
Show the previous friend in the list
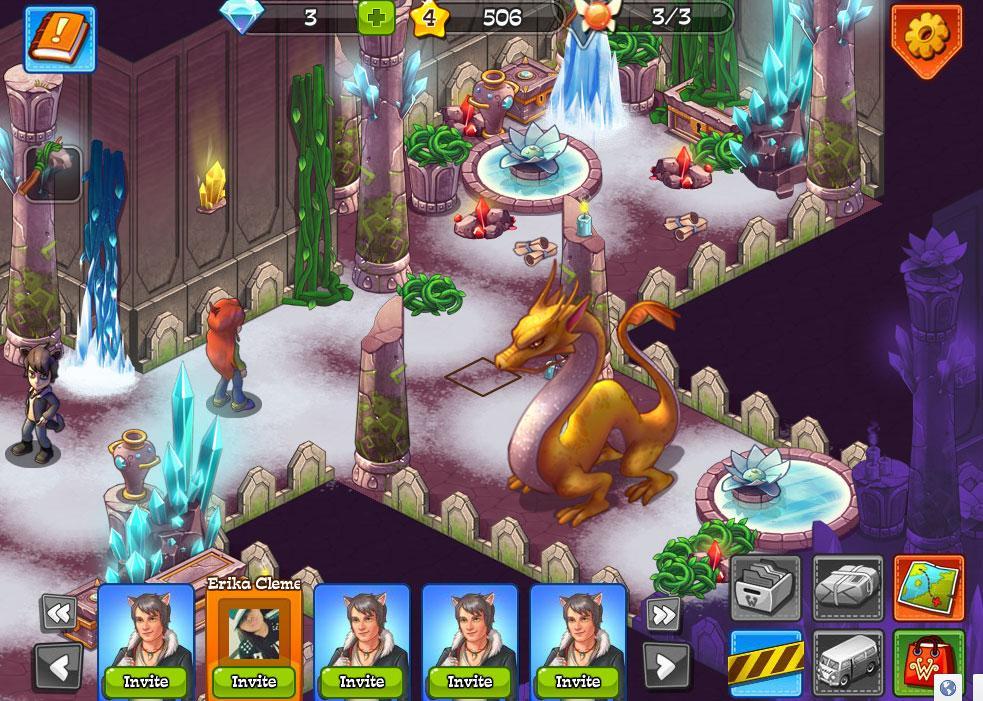58,664
